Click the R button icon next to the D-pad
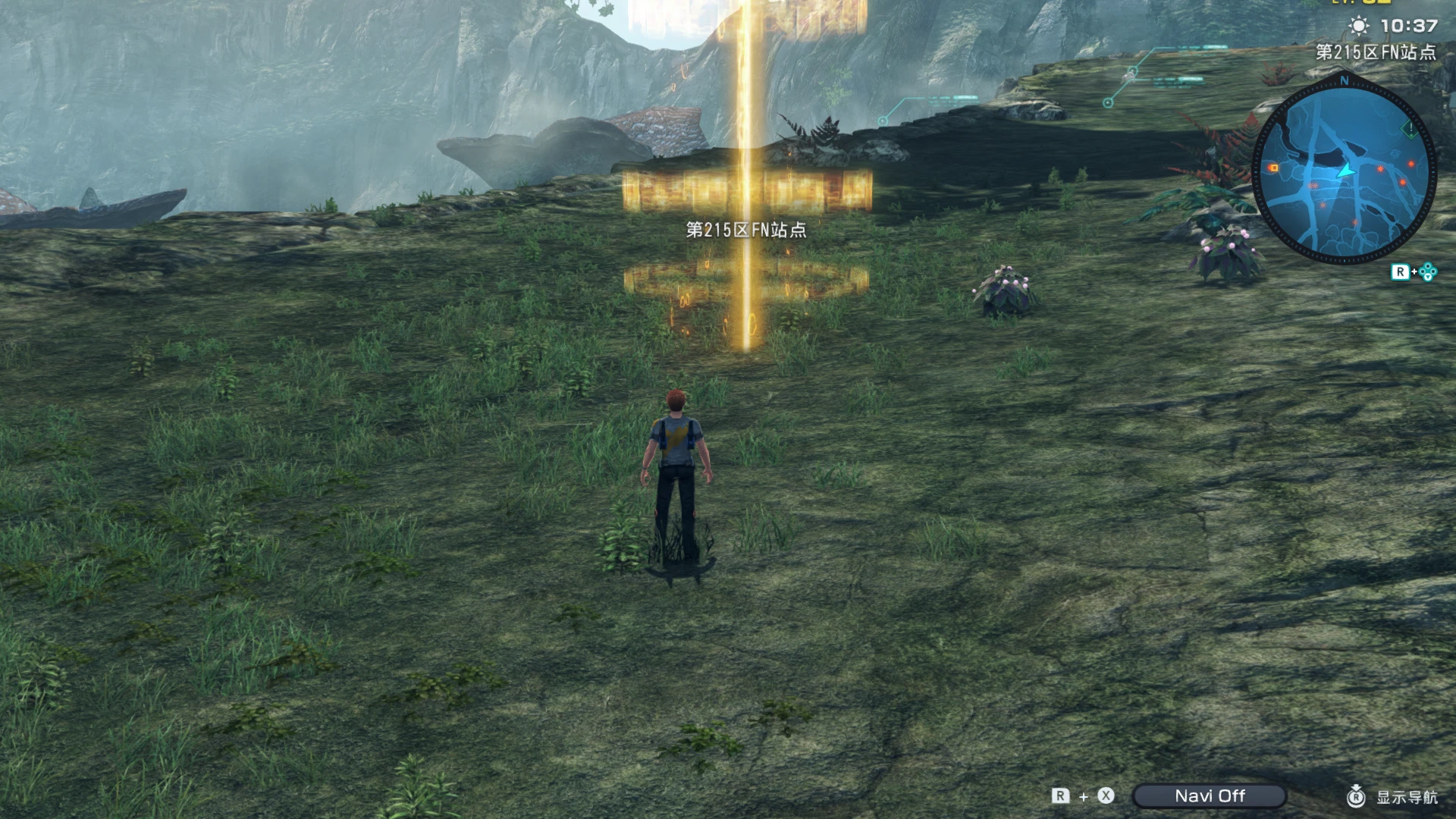 point(1401,271)
